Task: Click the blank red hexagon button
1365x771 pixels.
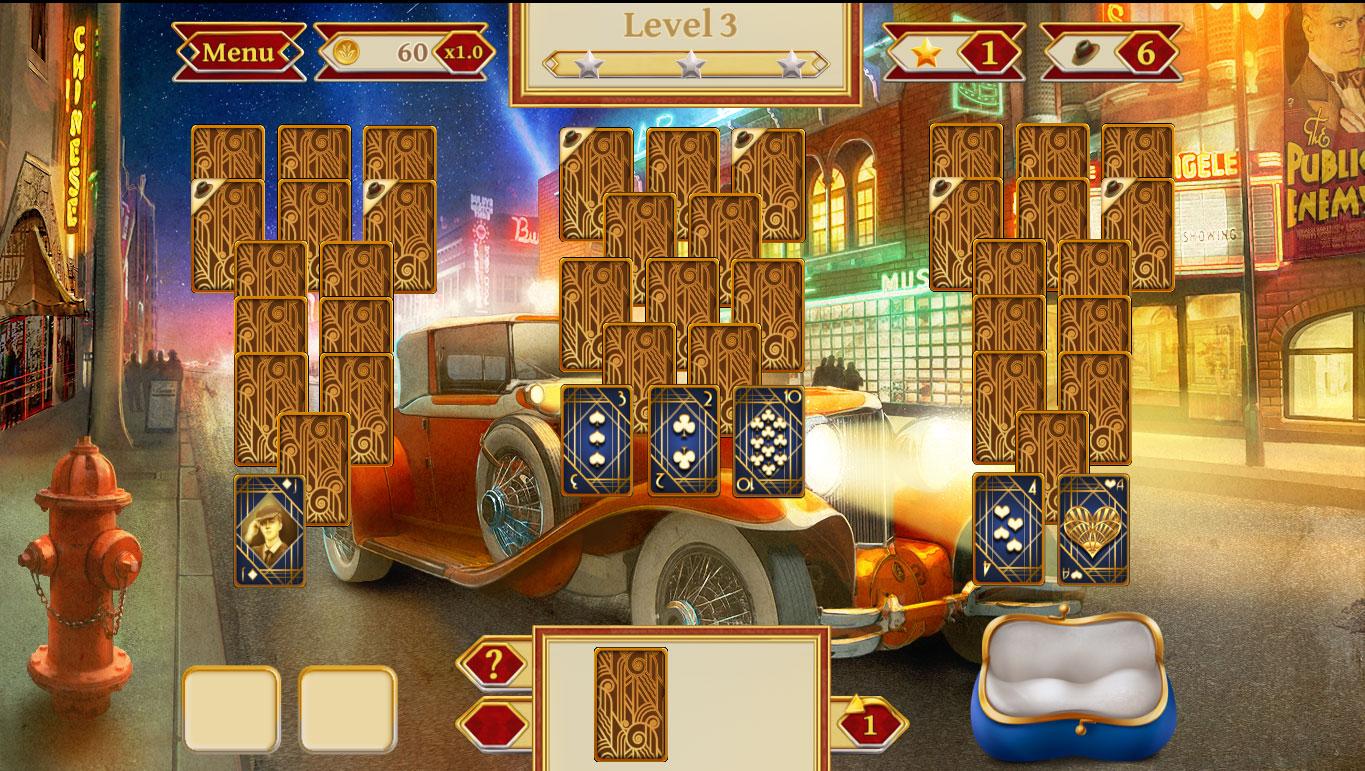Action: tap(493, 725)
